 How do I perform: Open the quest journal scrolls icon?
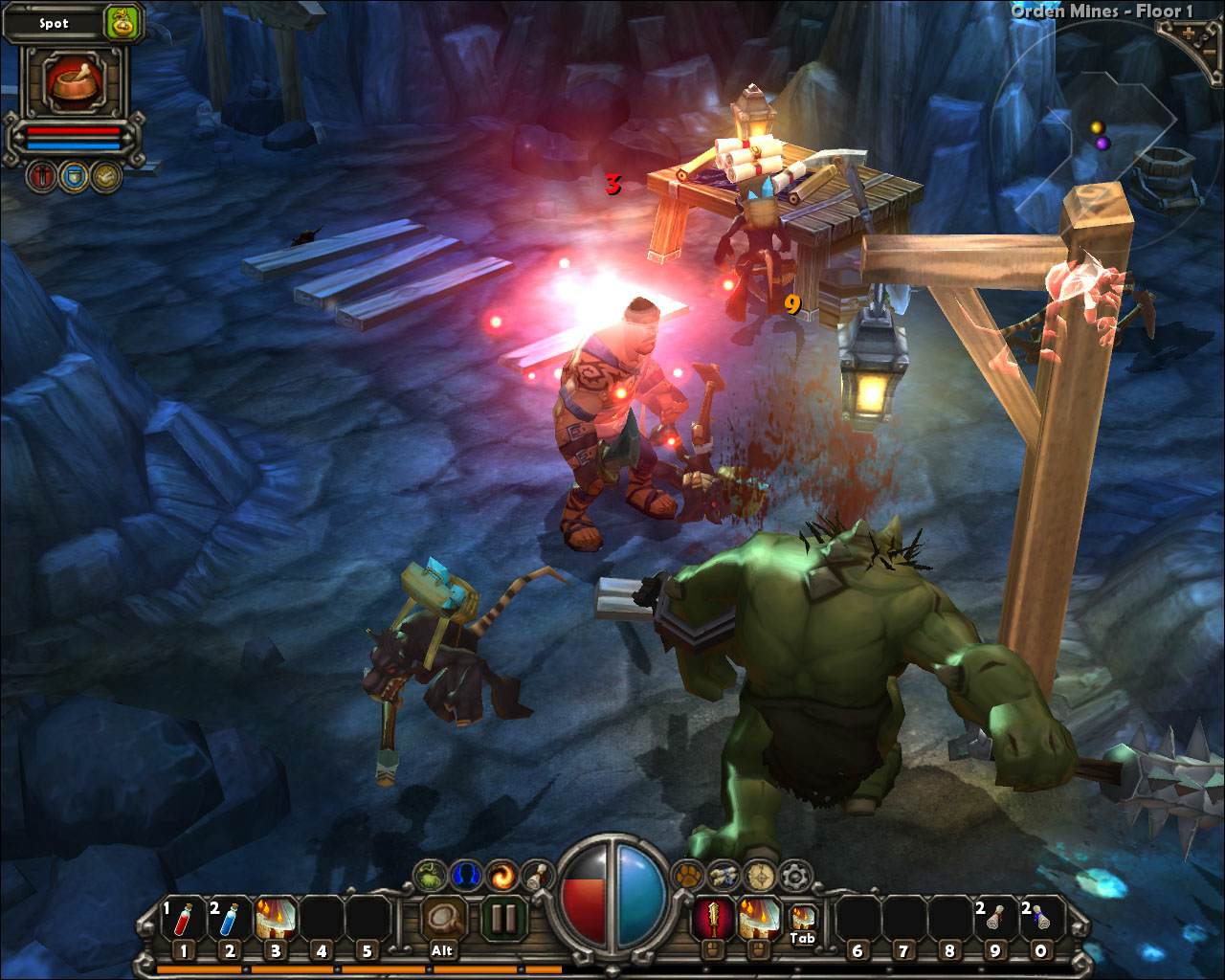[x=724, y=874]
